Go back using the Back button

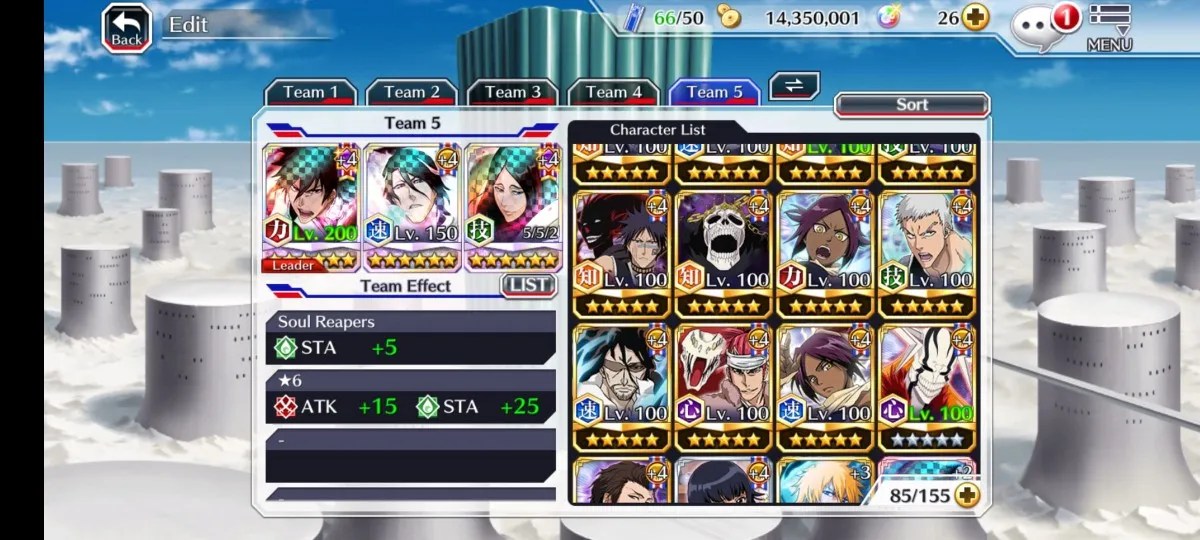(x=127, y=28)
